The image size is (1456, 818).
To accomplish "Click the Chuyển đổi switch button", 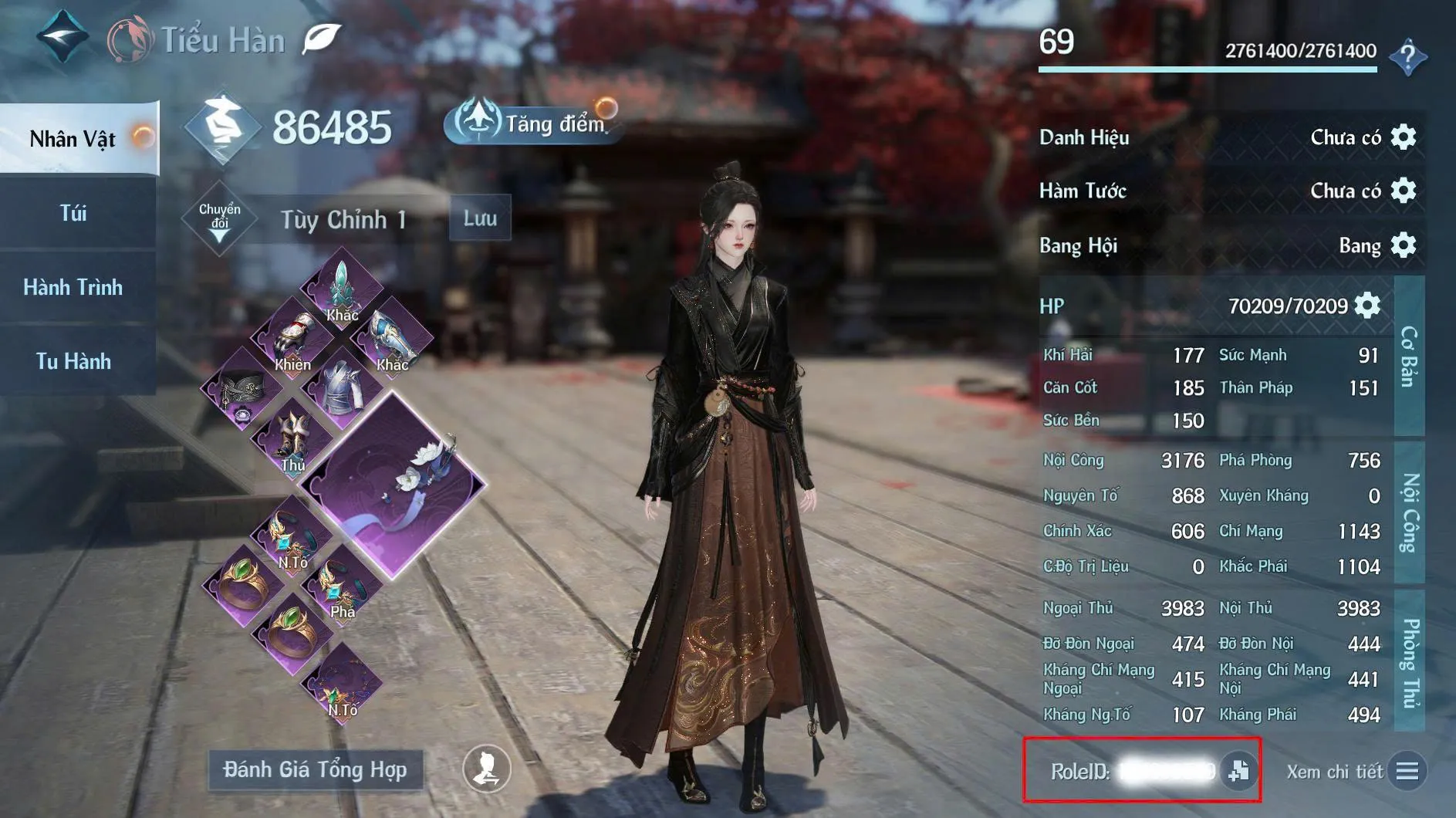I will point(220,220).
